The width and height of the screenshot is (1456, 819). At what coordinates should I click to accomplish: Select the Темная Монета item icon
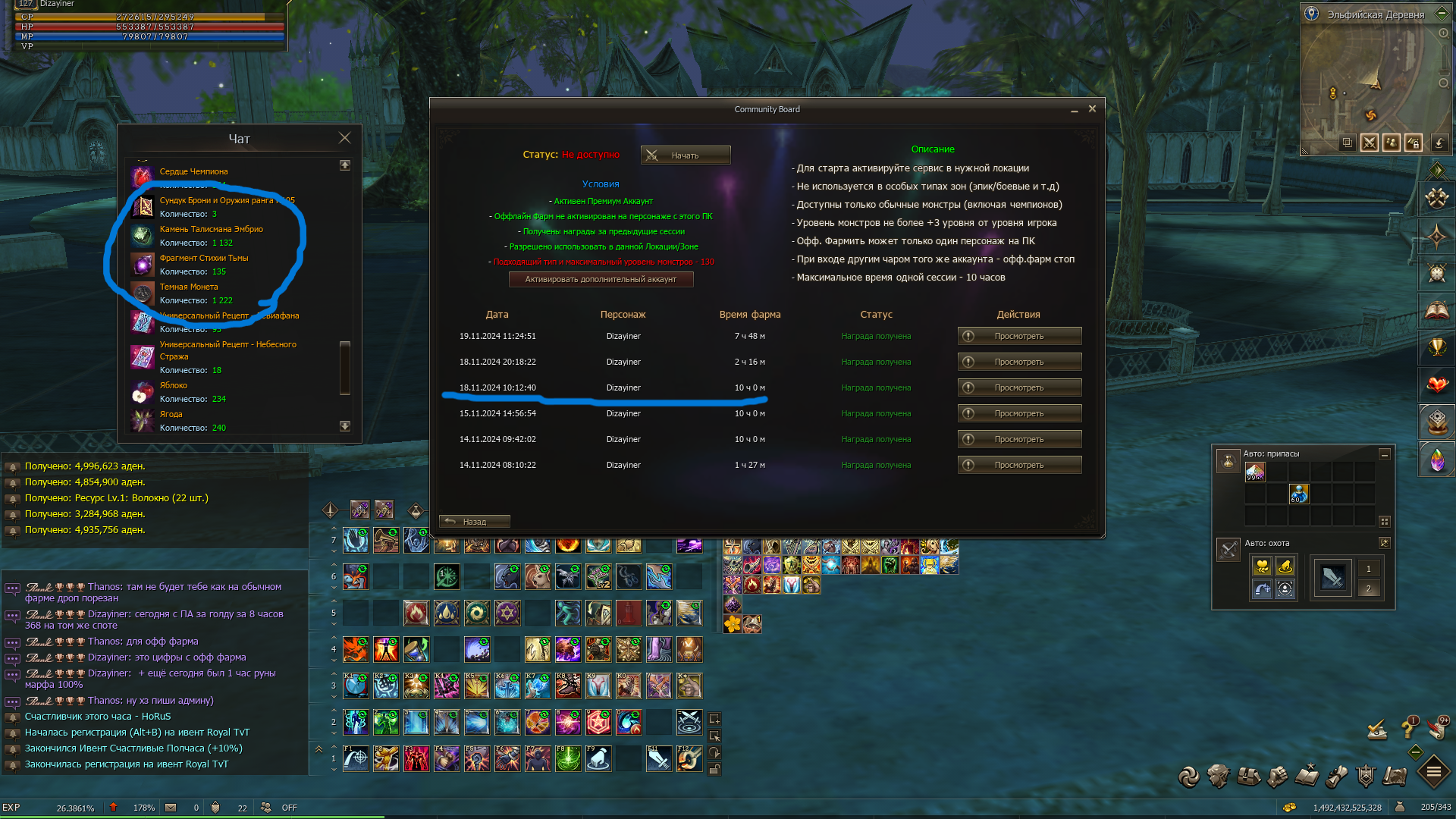[142, 293]
